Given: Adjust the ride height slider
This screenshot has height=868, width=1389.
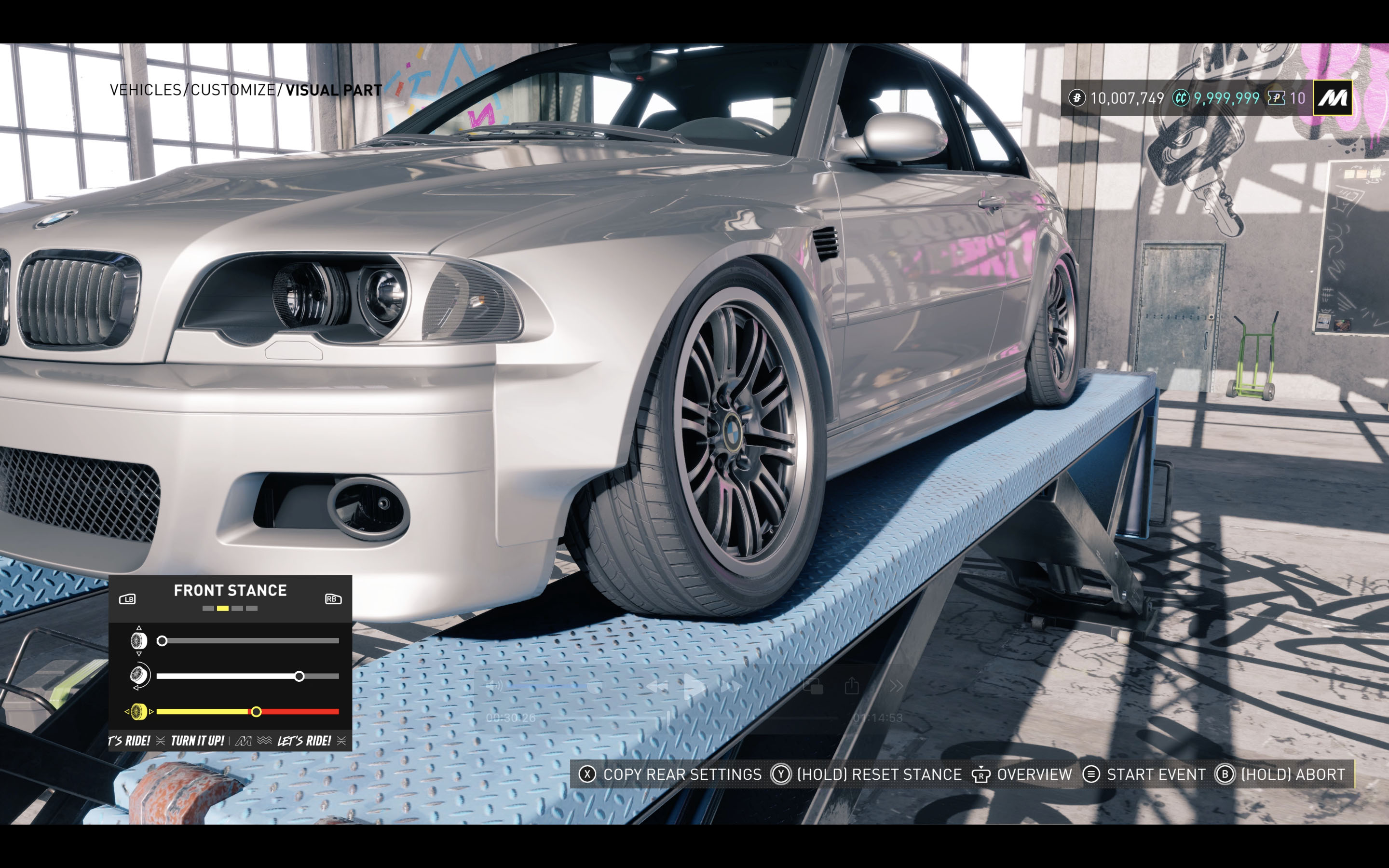Looking at the screenshot, I should point(163,641).
